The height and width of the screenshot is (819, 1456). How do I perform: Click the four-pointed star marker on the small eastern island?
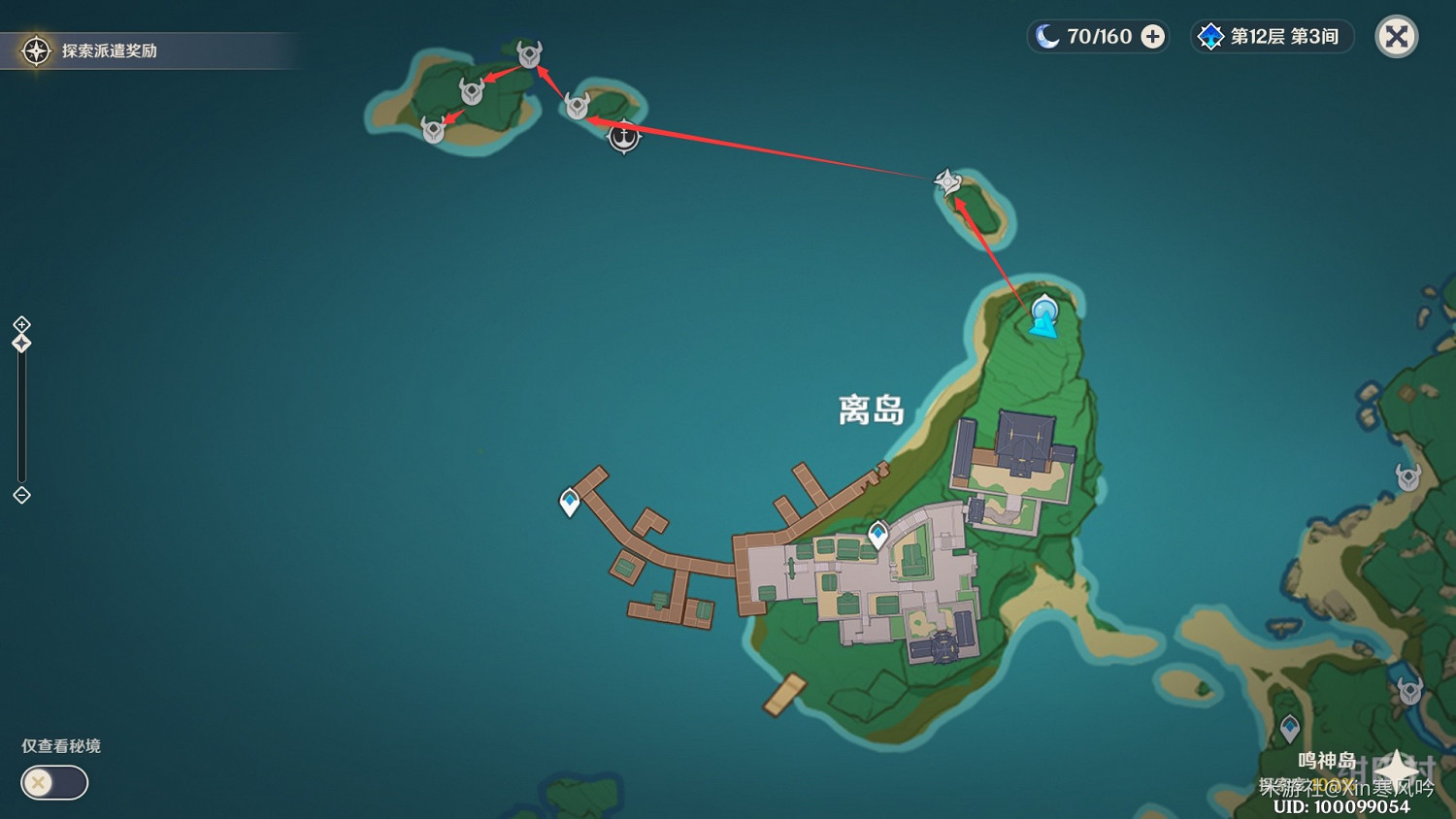click(946, 180)
